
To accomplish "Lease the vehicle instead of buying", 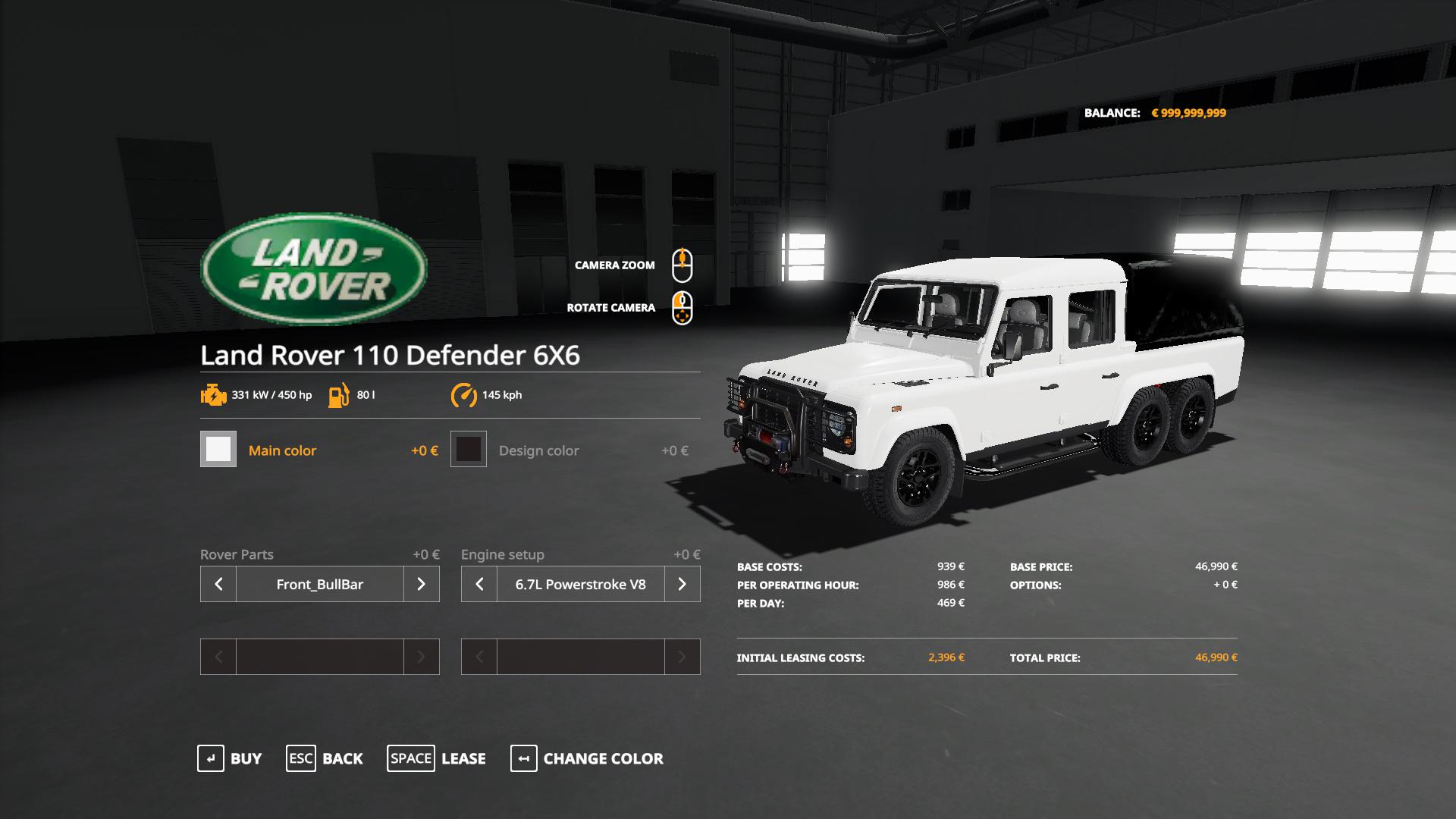I will click(437, 758).
